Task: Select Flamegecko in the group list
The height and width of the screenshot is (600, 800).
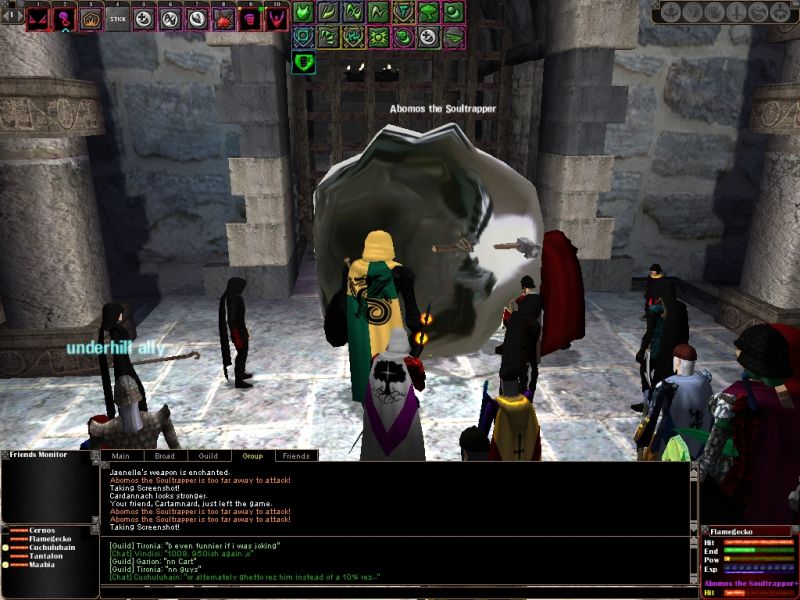Action: (x=50, y=539)
